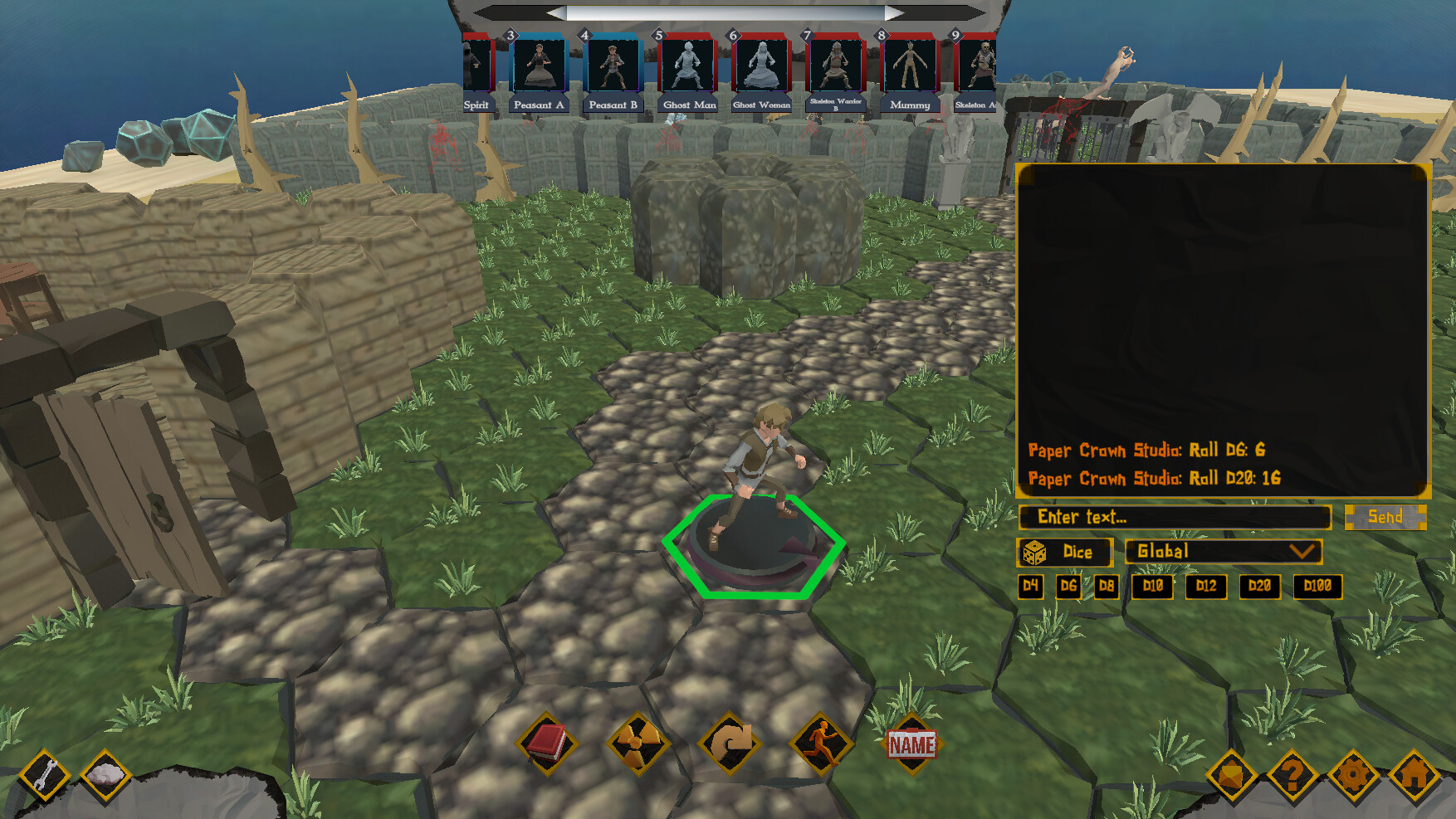Open the NAME tag tool
This screenshot has height=819, width=1456.
(x=911, y=743)
